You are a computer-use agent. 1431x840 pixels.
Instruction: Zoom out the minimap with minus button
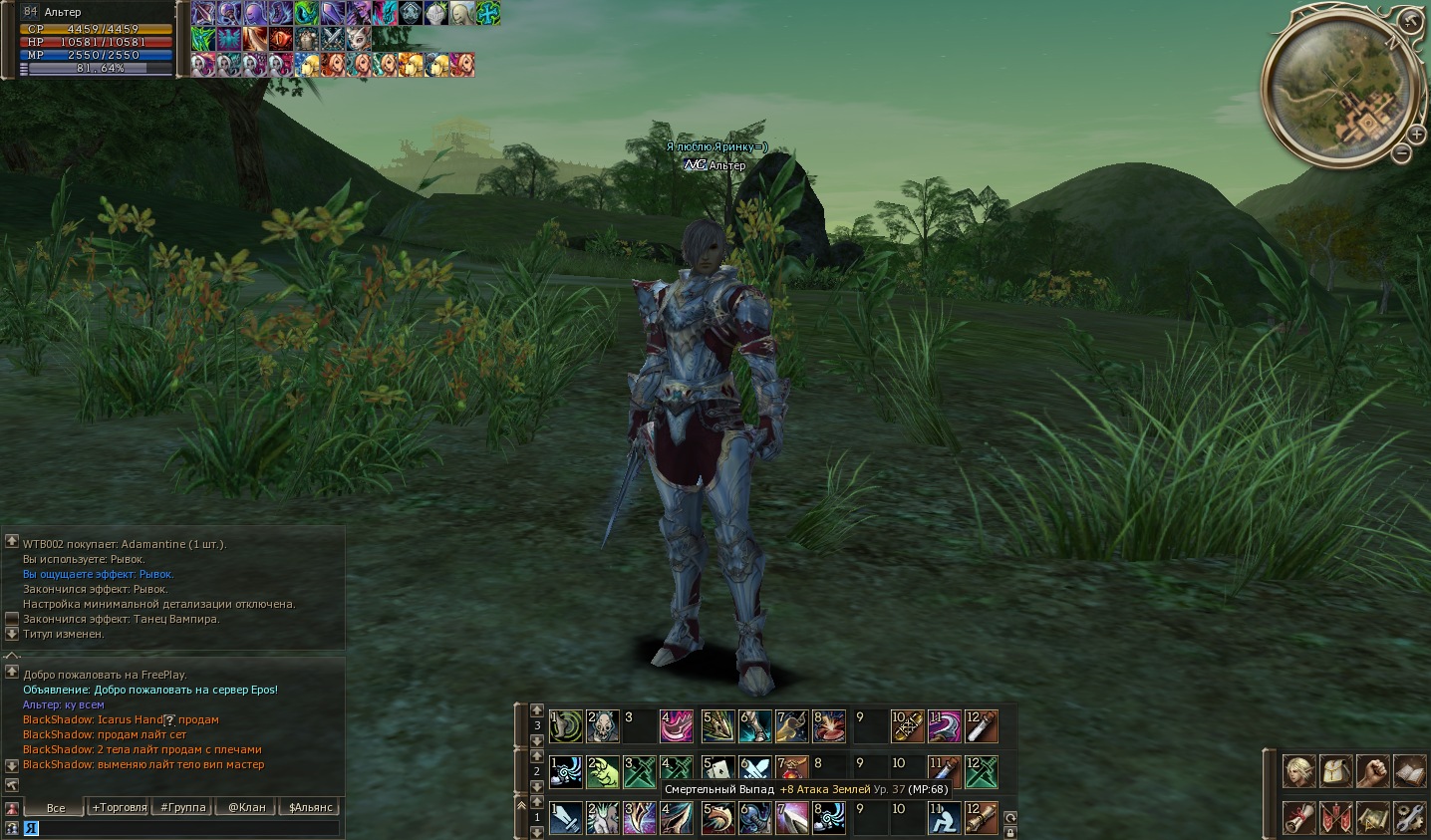(x=1402, y=153)
